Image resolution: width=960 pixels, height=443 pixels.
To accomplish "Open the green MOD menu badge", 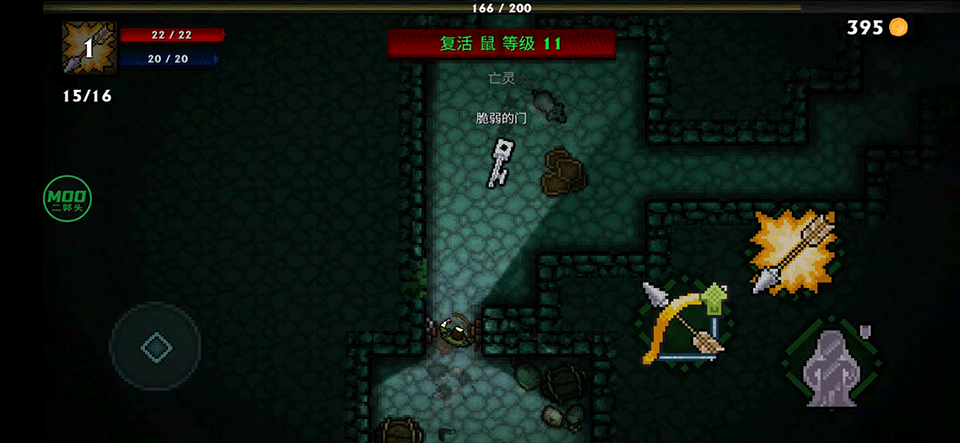I will (68, 199).
